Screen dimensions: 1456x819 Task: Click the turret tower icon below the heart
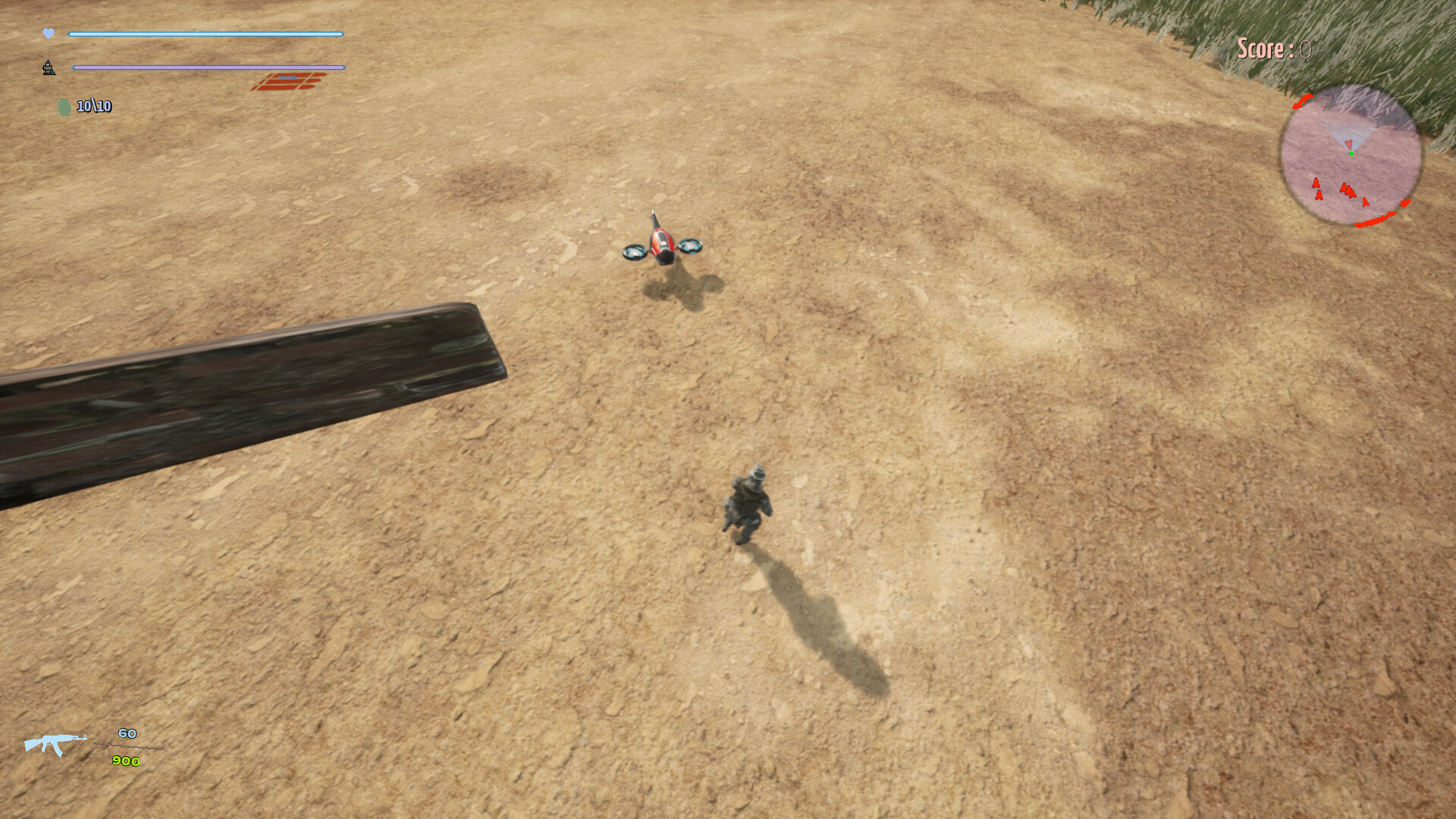48,68
